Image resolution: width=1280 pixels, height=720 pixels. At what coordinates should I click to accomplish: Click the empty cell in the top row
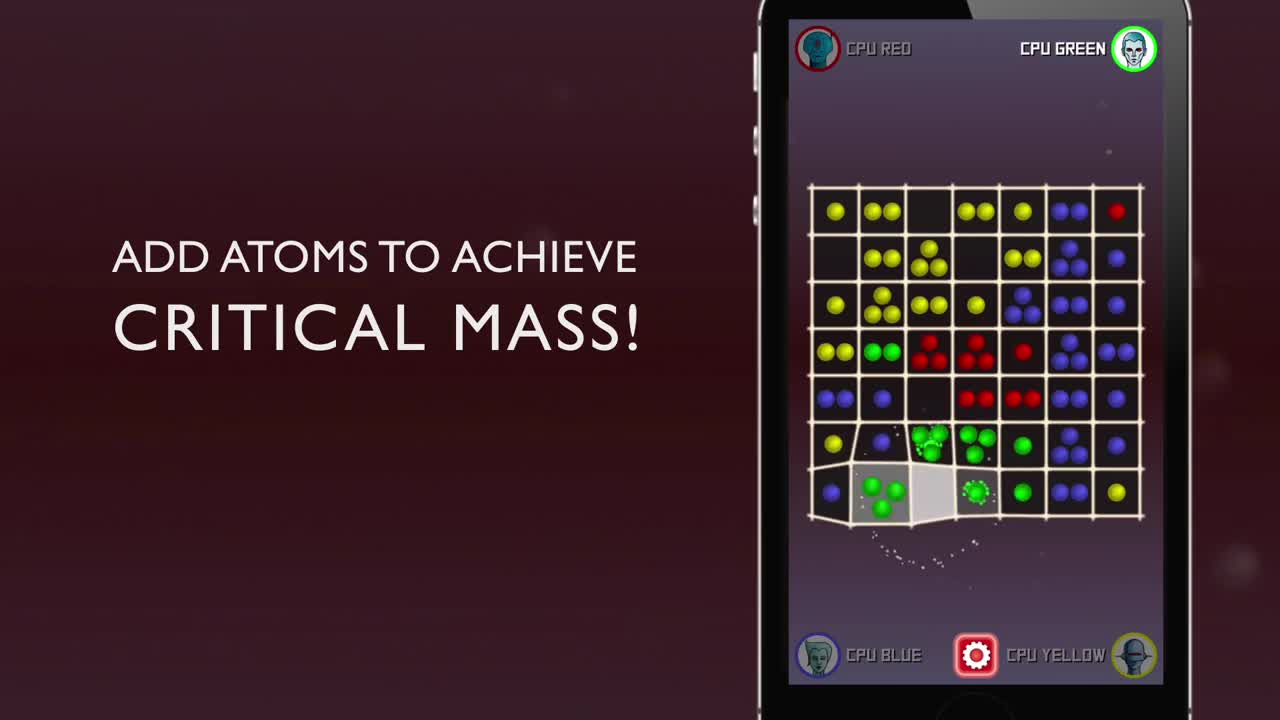pos(927,210)
